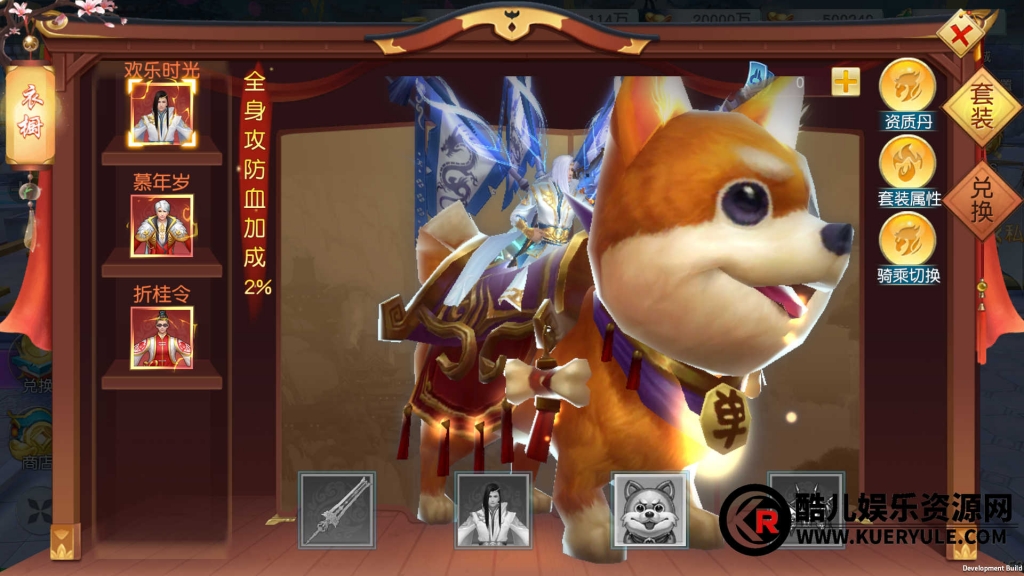
Task: Tap the yellow plus button
Action: tap(845, 82)
